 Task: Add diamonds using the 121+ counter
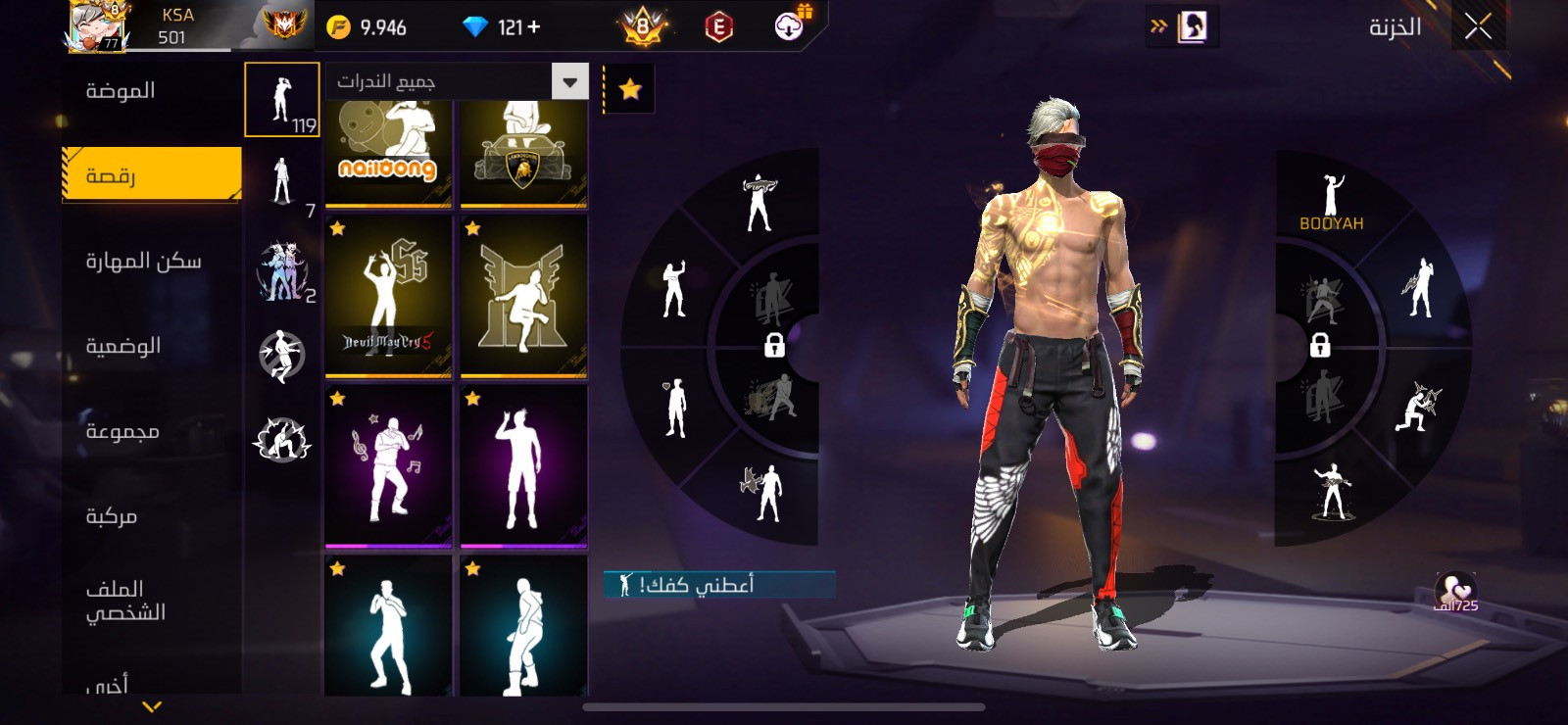(x=518, y=27)
